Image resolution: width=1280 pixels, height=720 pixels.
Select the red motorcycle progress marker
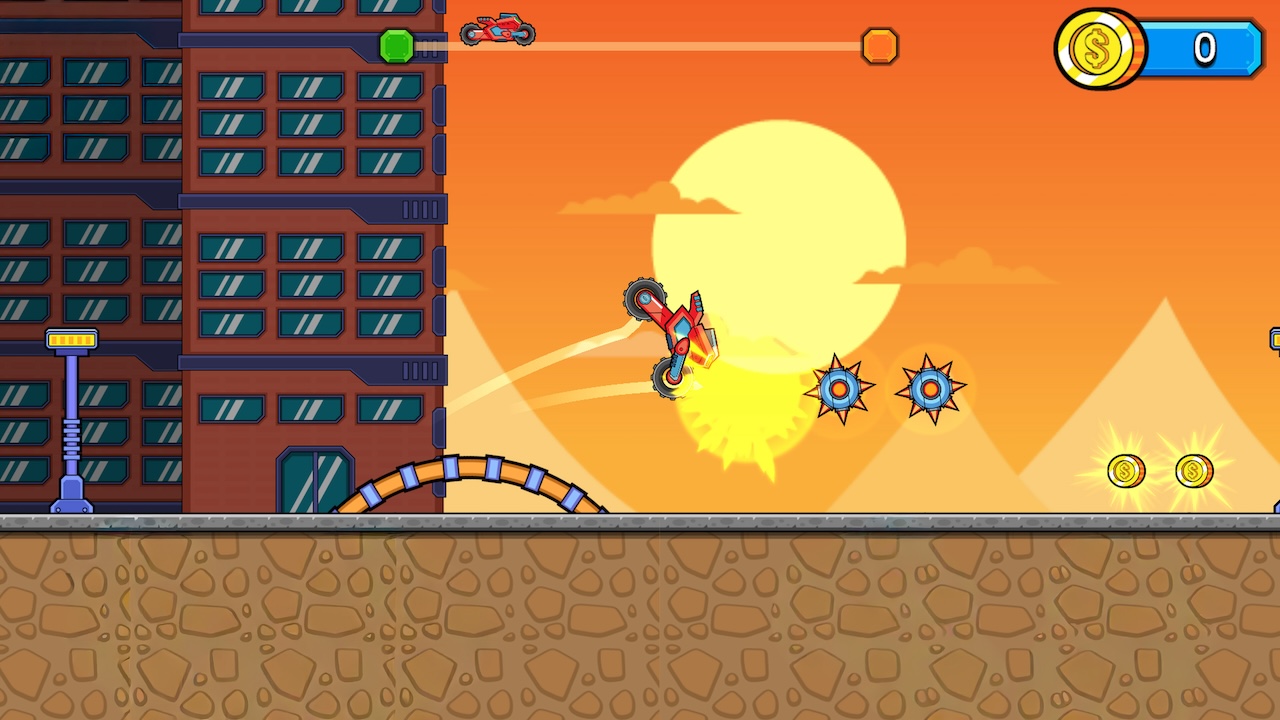pos(497,31)
